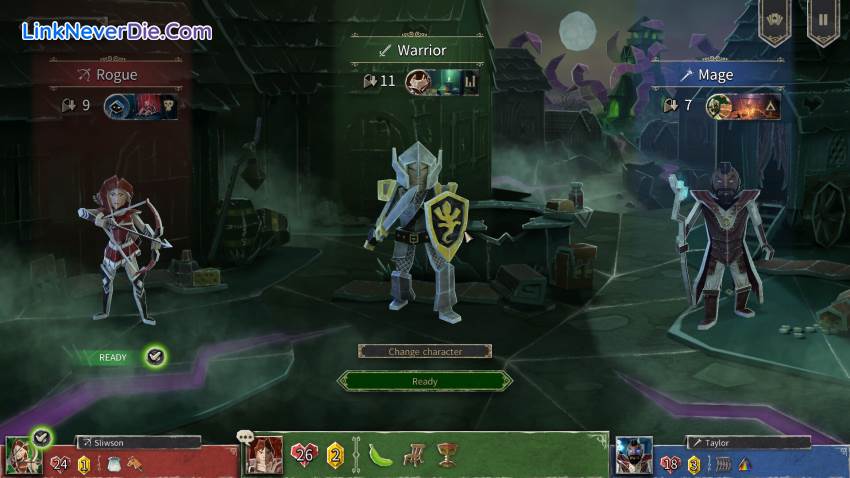Image resolution: width=850 pixels, height=478 pixels.
Task: Inspect the Warrior's ability strip
Action: click(442, 81)
